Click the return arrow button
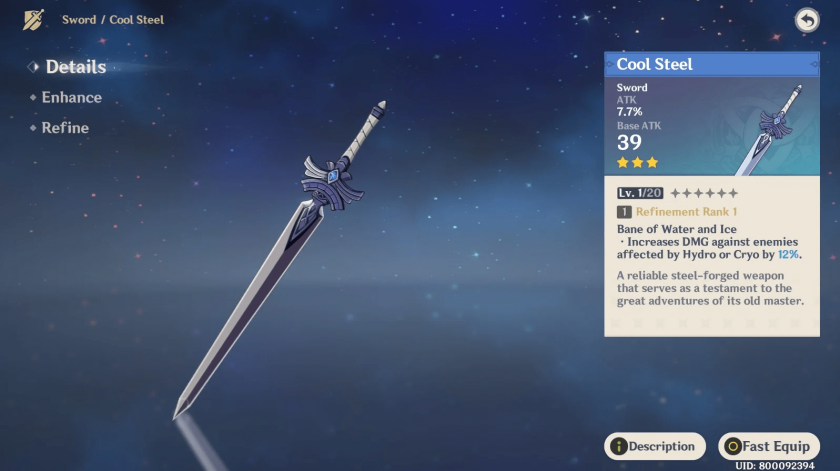This screenshot has height=471, width=840. click(806, 20)
